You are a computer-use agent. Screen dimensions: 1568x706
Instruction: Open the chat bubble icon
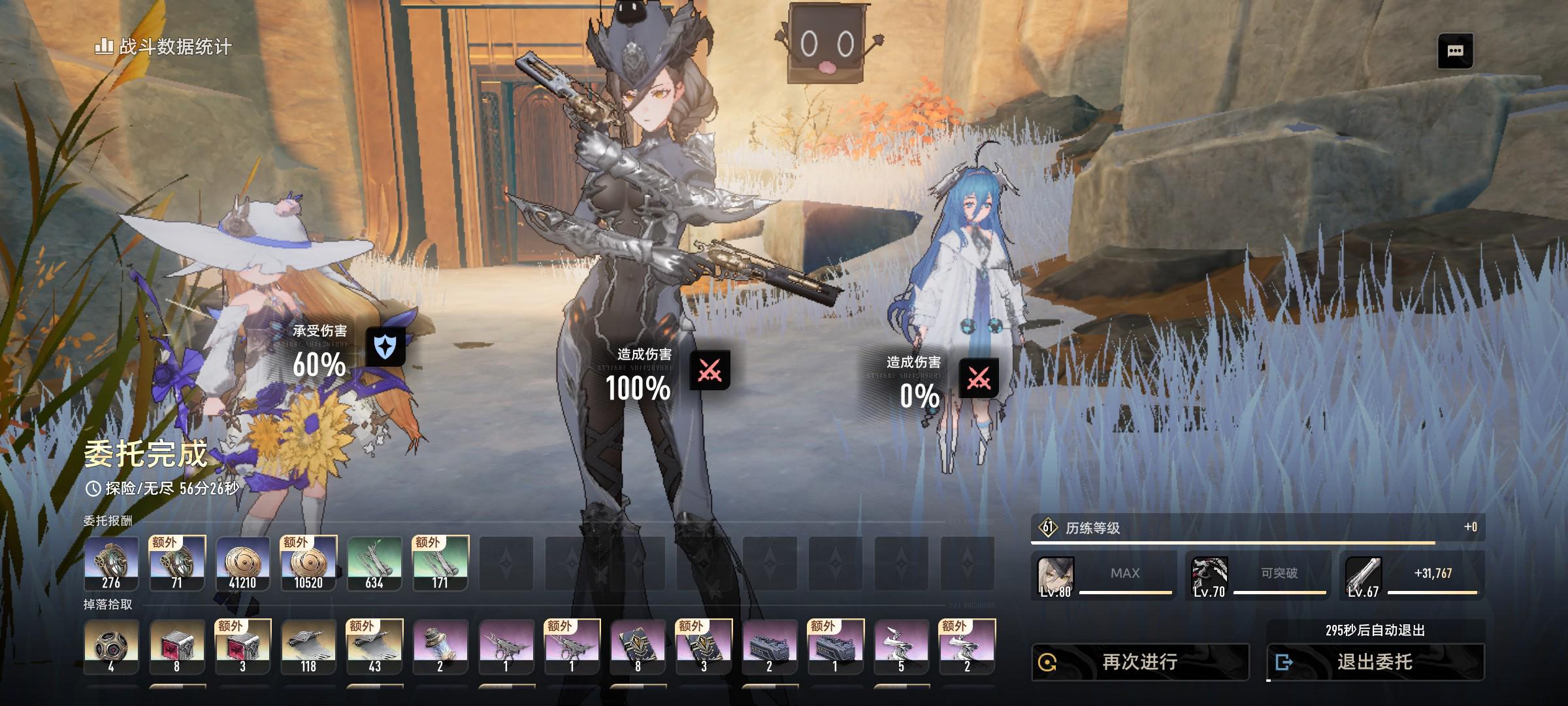click(x=1455, y=51)
